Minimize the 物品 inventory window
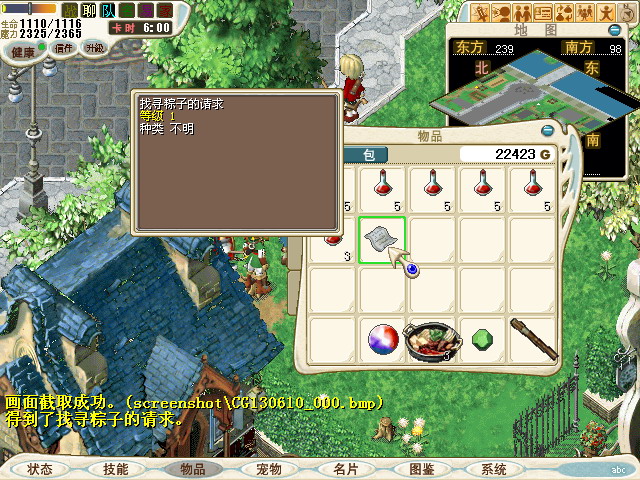 point(547,130)
